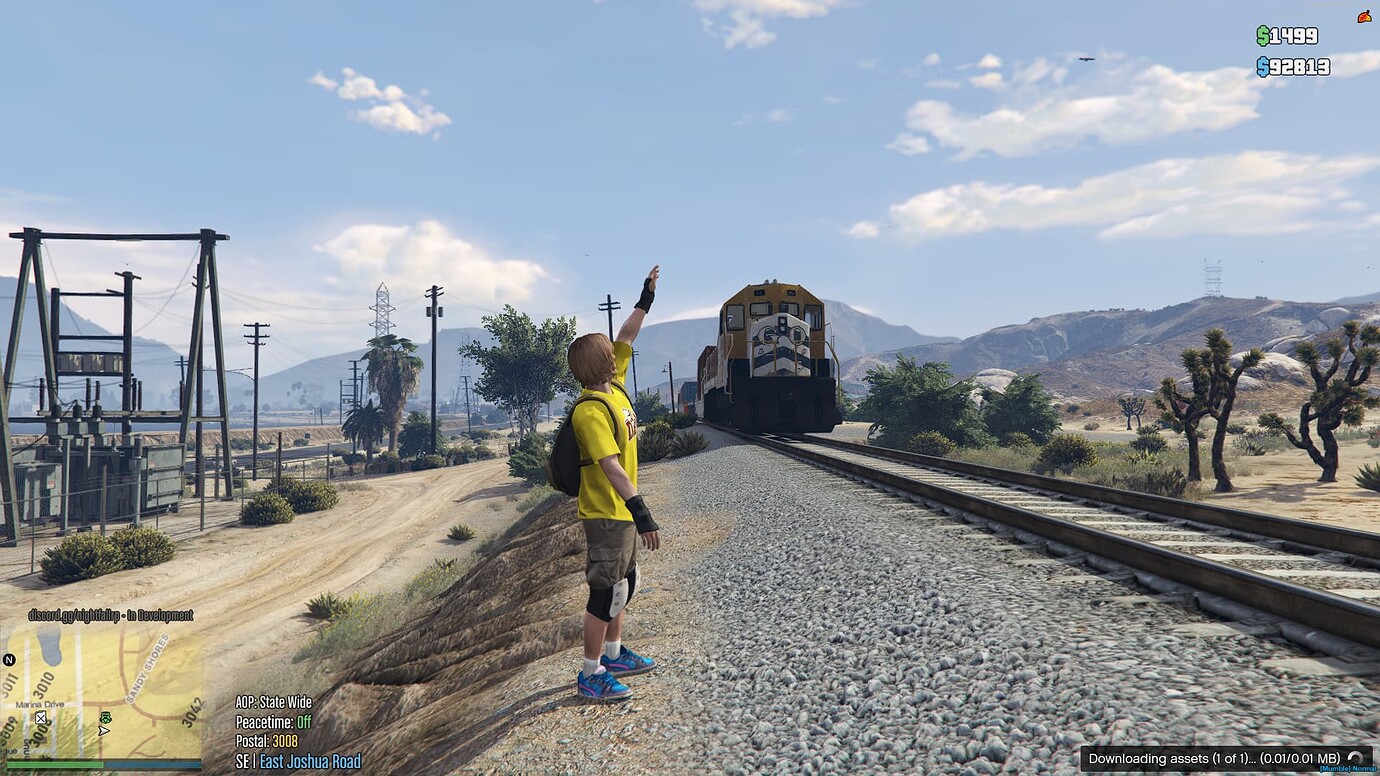
Task: Click the In Development watermark text
Action: pos(159,616)
